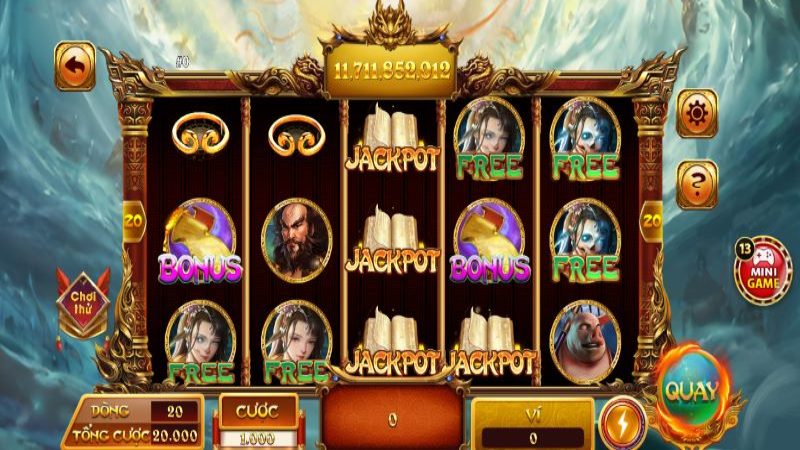The width and height of the screenshot is (800, 450).
Task: Select the Chơi thử trial mode badge
Action: pyautogui.click(x=80, y=298)
